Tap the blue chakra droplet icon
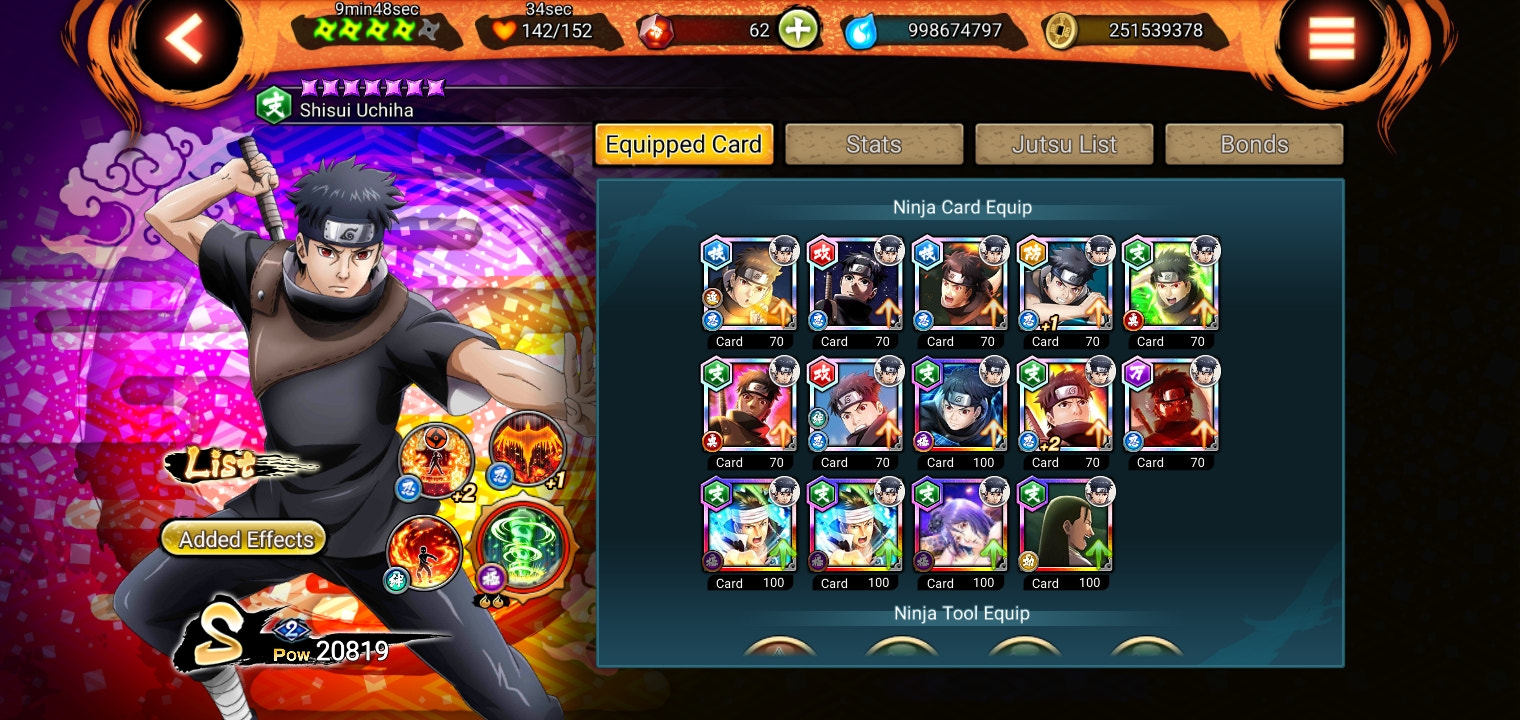1520x720 pixels. (863, 29)
